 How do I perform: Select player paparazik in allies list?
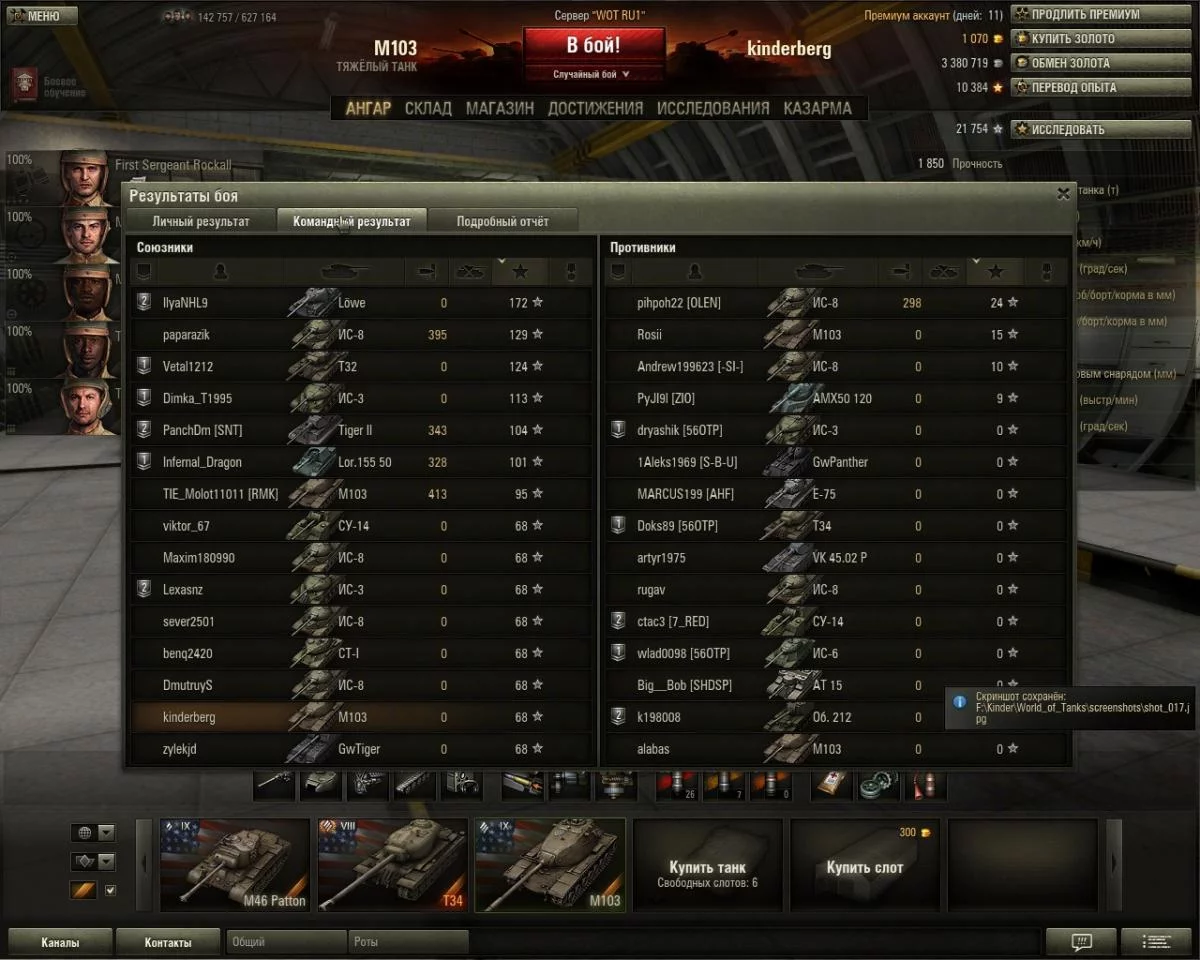pyautogui.click(x=186, y=335)
